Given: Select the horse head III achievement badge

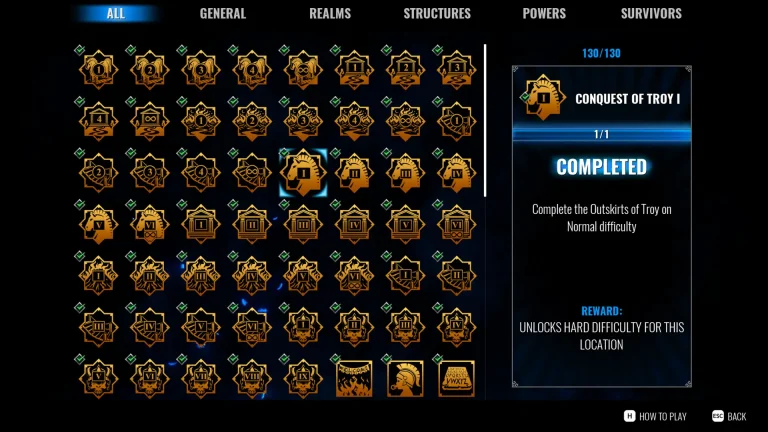Looking at the screenshot, I should 404,173.
